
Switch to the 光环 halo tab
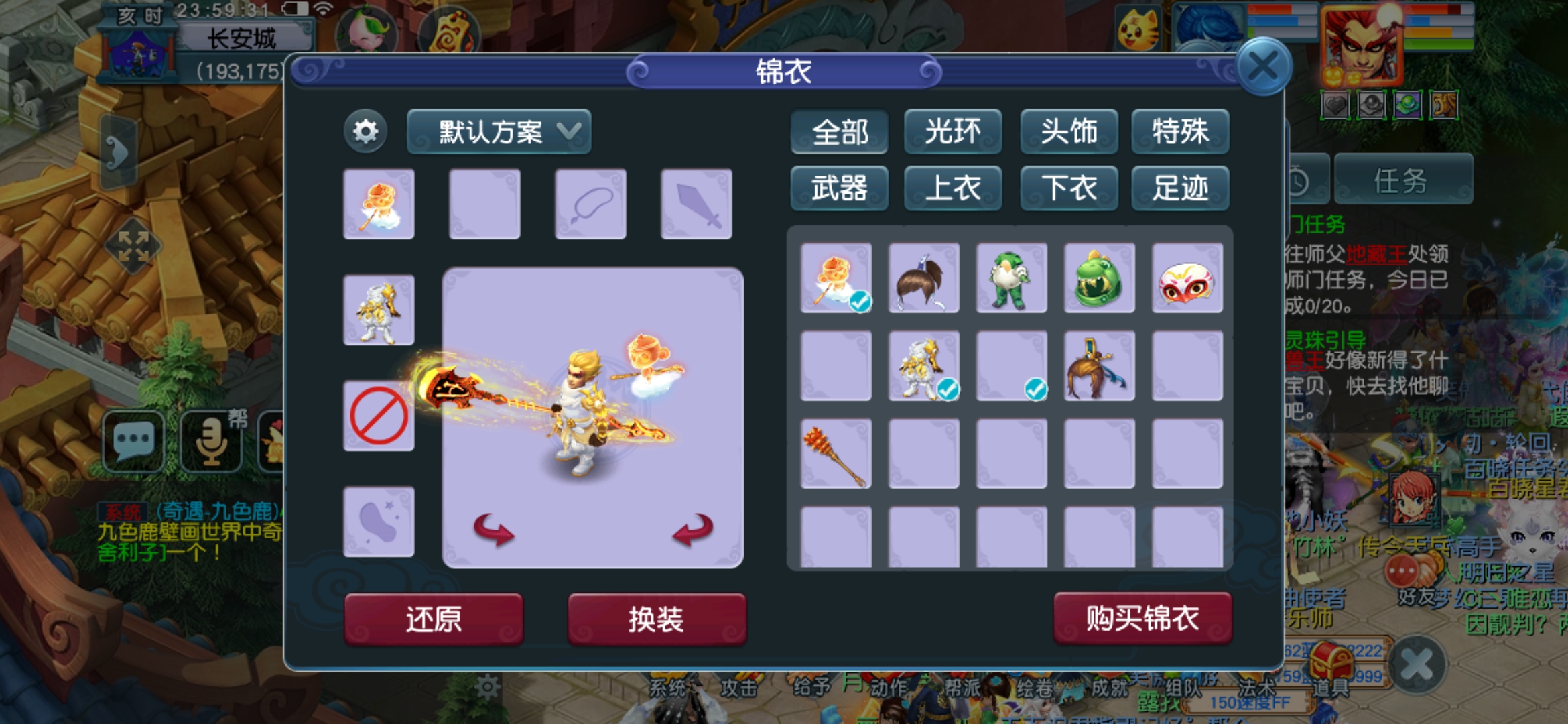pos(953,132)
